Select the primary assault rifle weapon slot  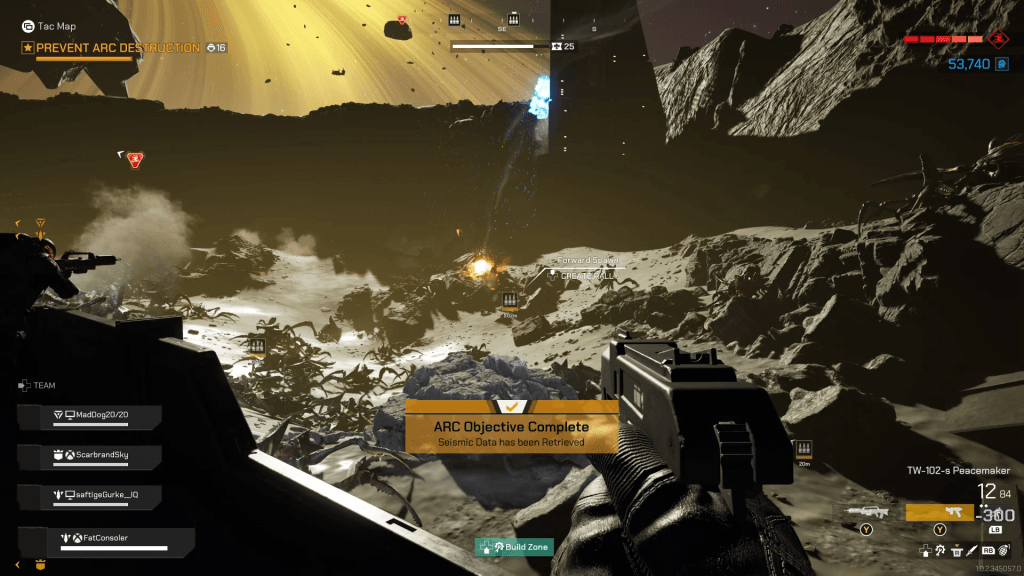pyautogui.click(x=865, y=511)
